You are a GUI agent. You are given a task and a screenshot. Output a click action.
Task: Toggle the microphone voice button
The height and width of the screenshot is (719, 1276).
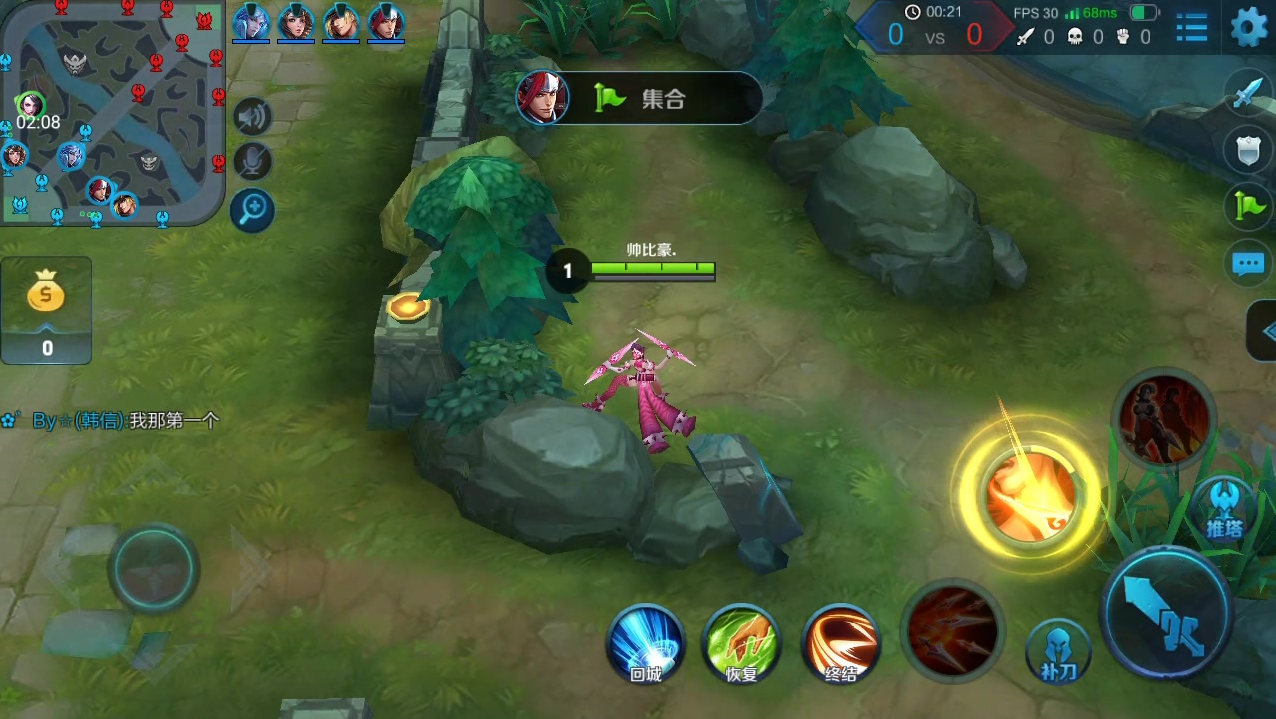point(253,162)
